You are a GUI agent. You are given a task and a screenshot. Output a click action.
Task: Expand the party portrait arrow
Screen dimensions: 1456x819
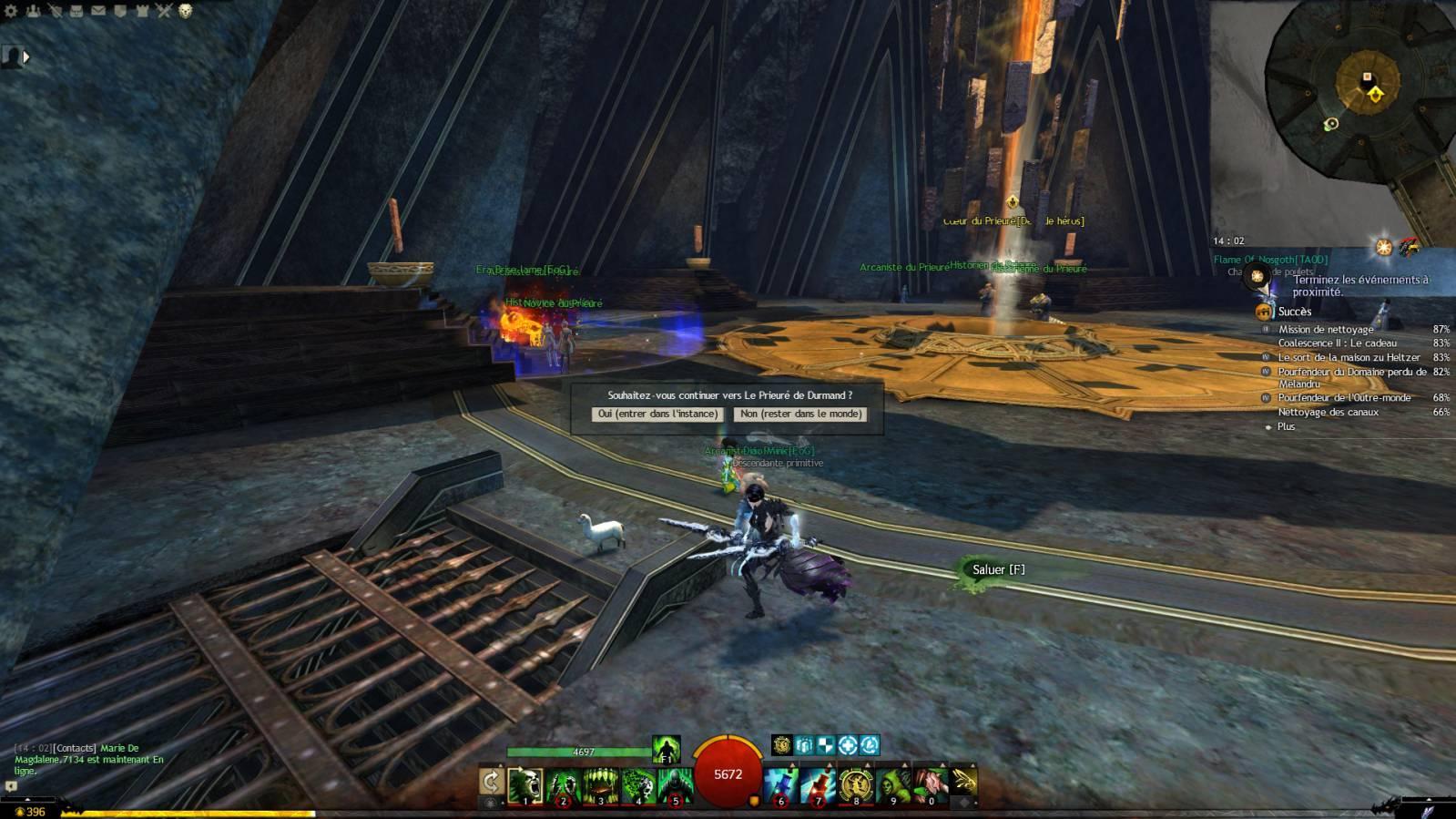point(26,56)
